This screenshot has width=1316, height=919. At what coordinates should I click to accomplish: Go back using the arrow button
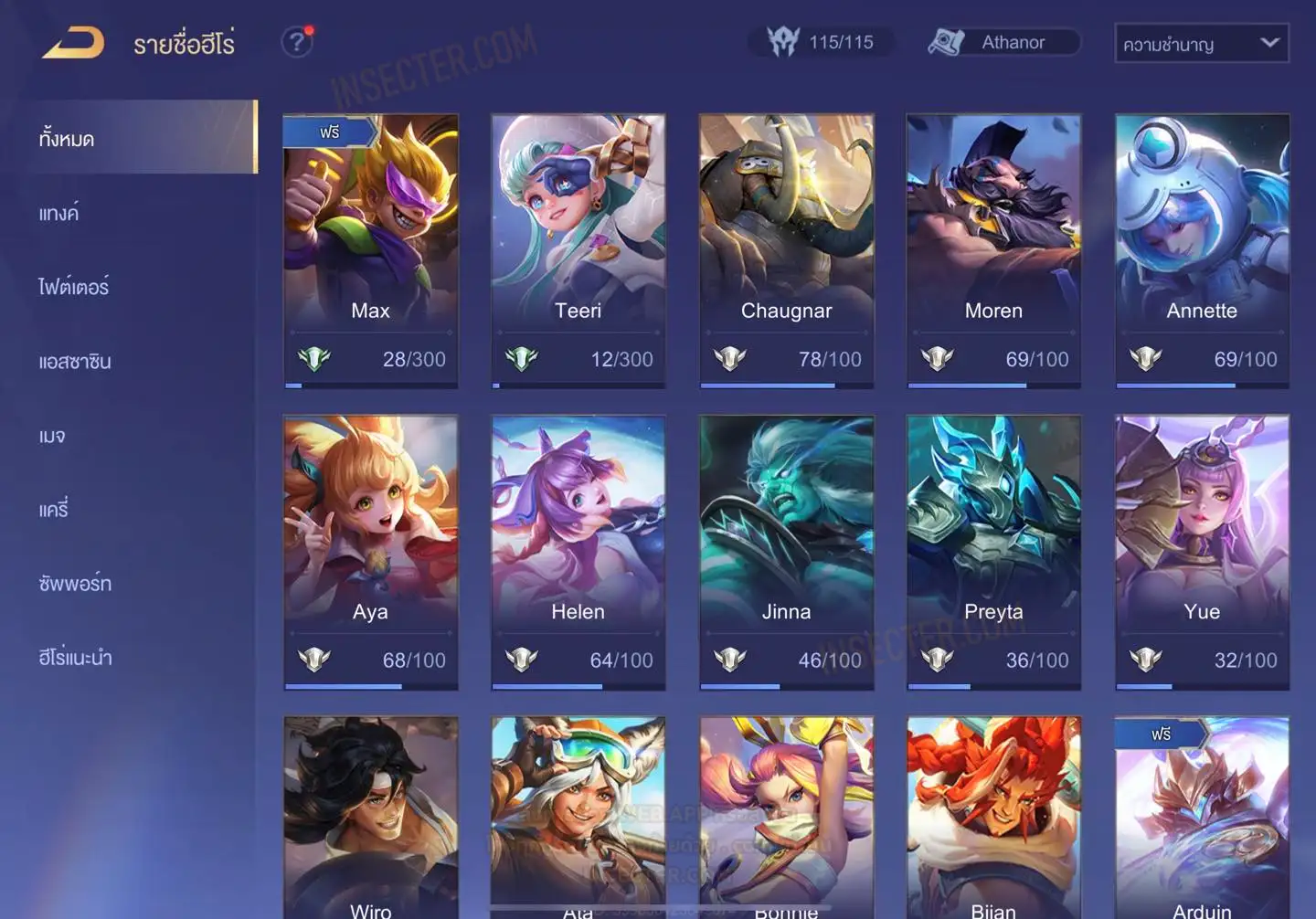(73, 42)
